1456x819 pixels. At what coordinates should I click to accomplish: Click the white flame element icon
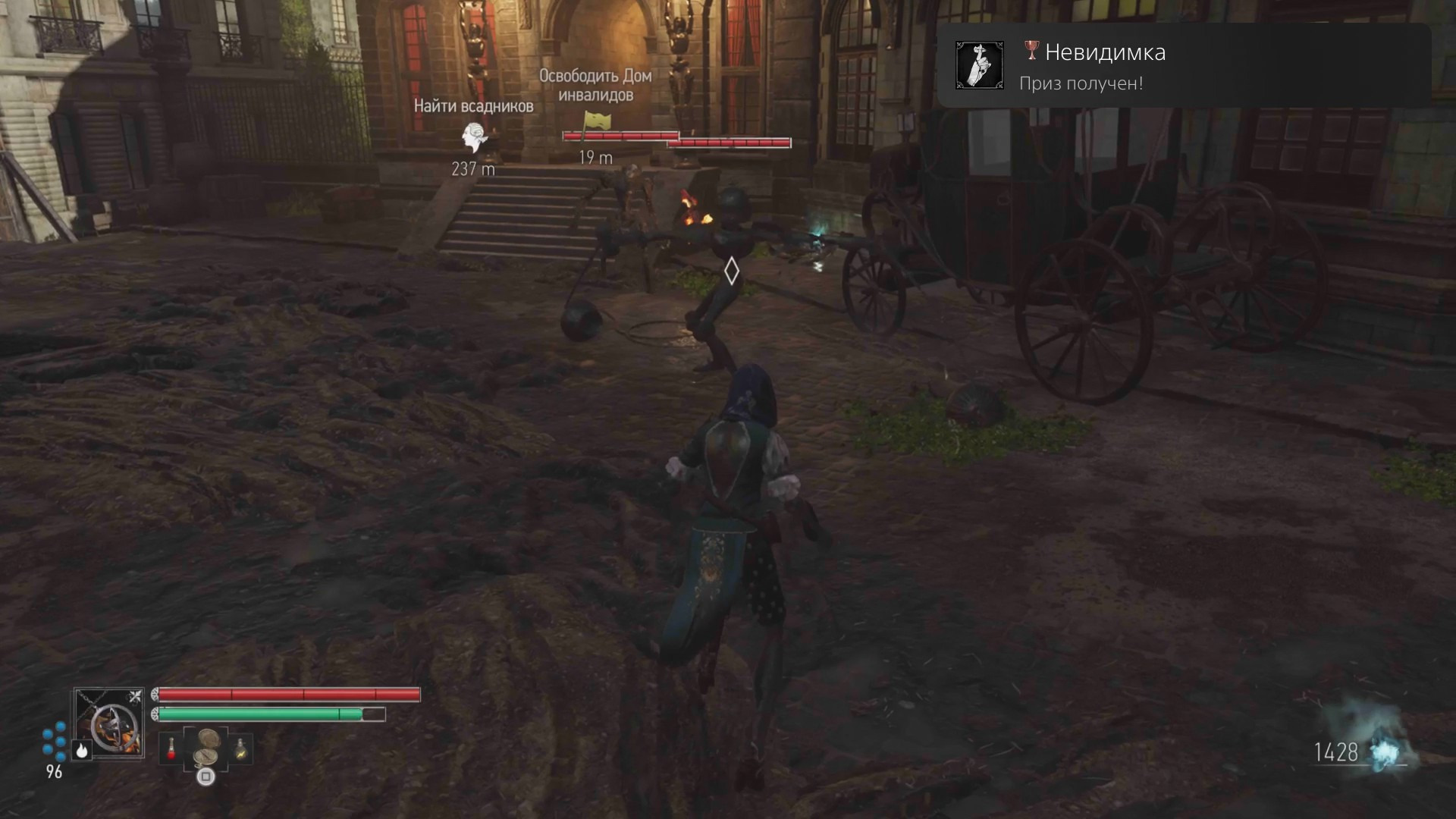click(82, 750)
